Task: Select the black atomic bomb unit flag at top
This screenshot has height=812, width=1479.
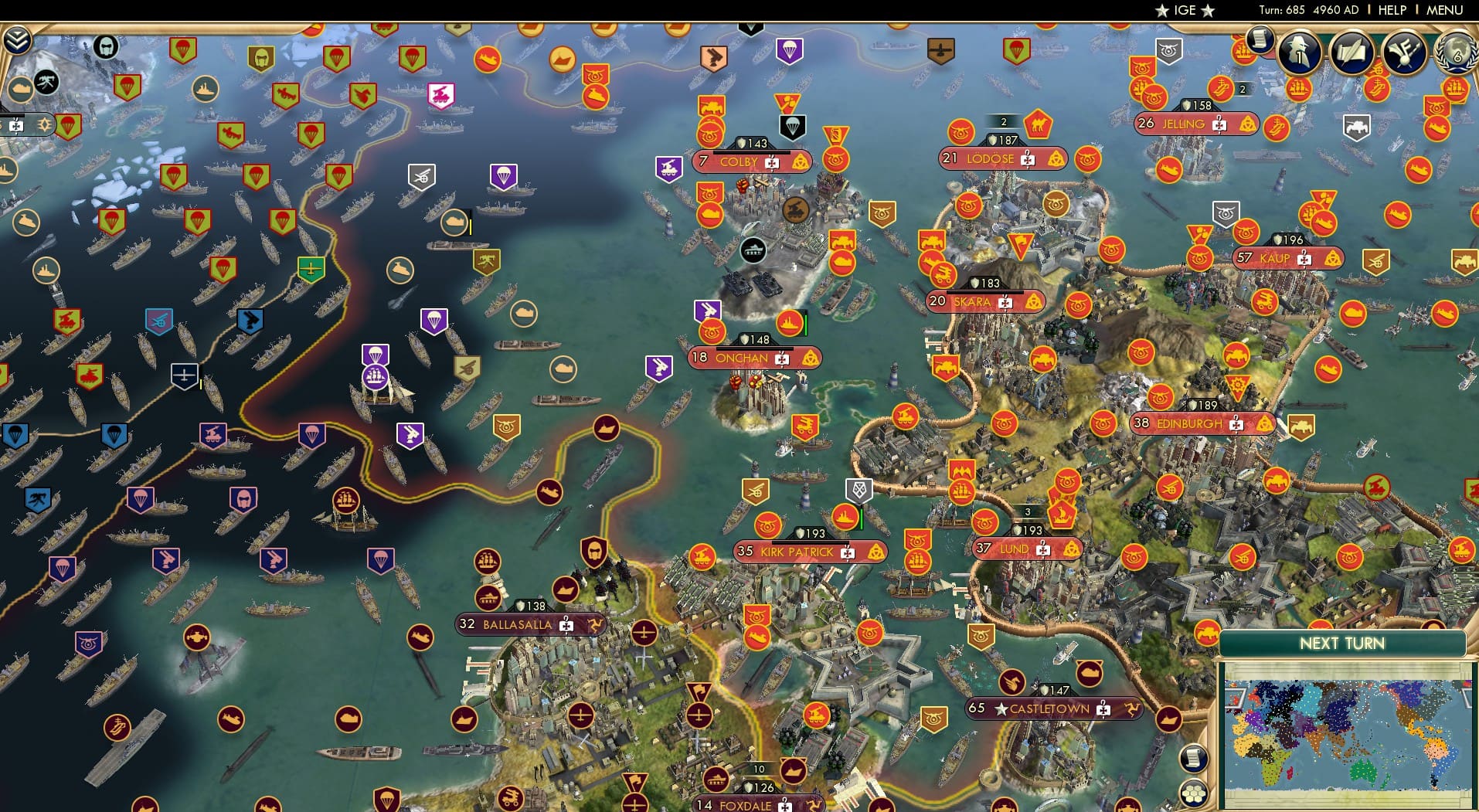Action: point(751,29)
